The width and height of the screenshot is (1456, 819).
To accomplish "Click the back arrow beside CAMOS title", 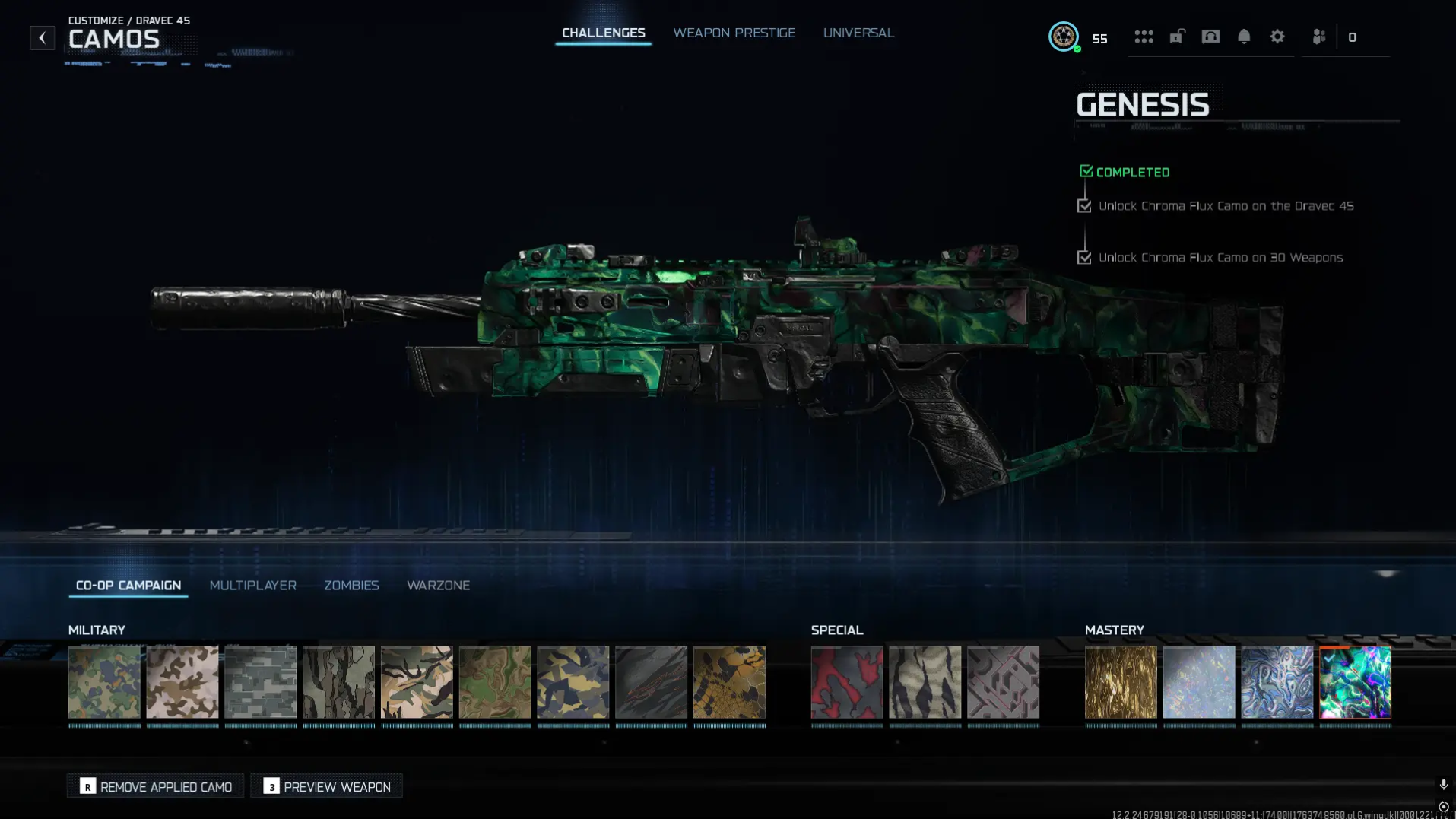I will 42,37.
